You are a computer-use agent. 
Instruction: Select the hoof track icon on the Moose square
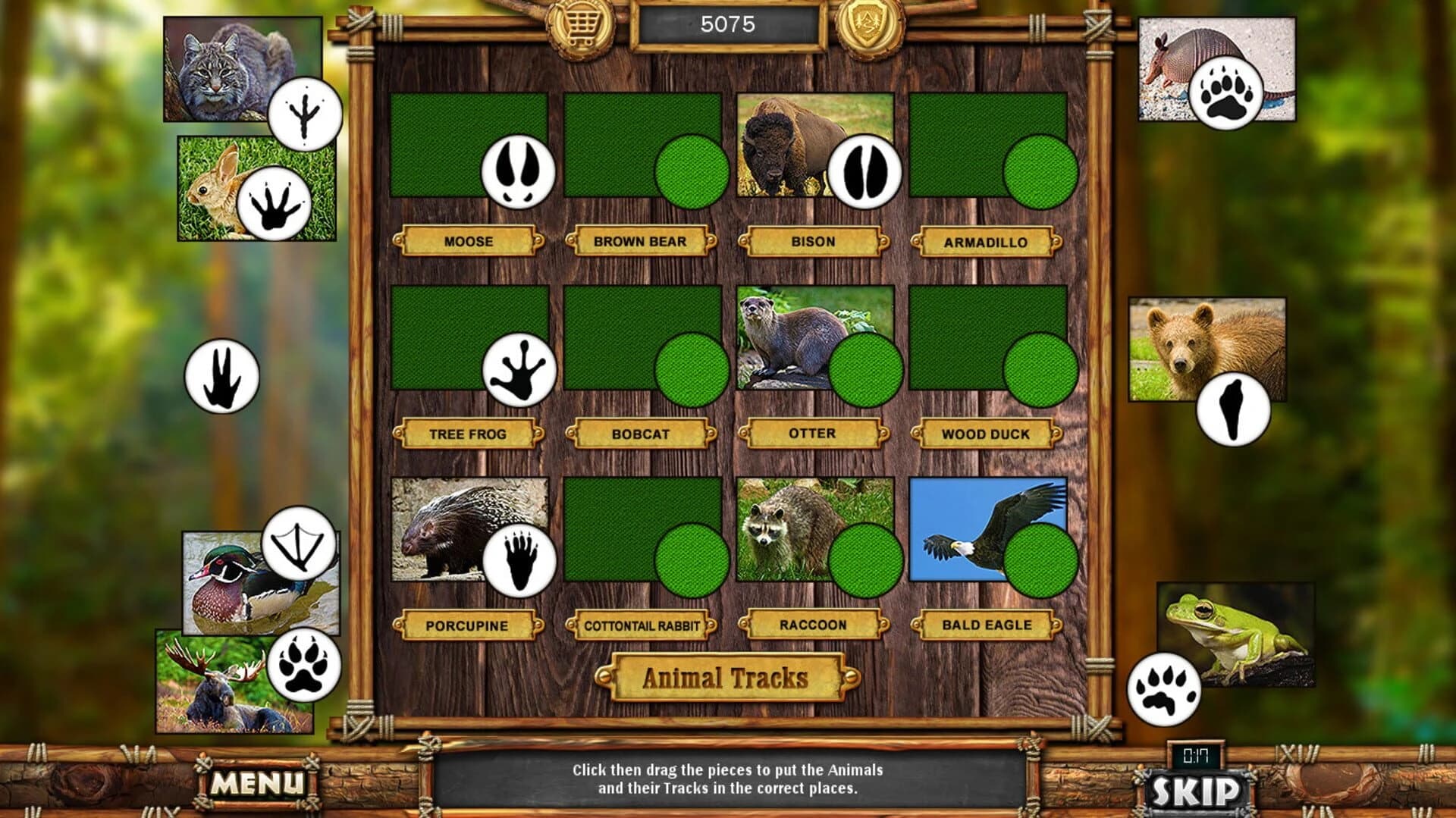click(518, 172)
